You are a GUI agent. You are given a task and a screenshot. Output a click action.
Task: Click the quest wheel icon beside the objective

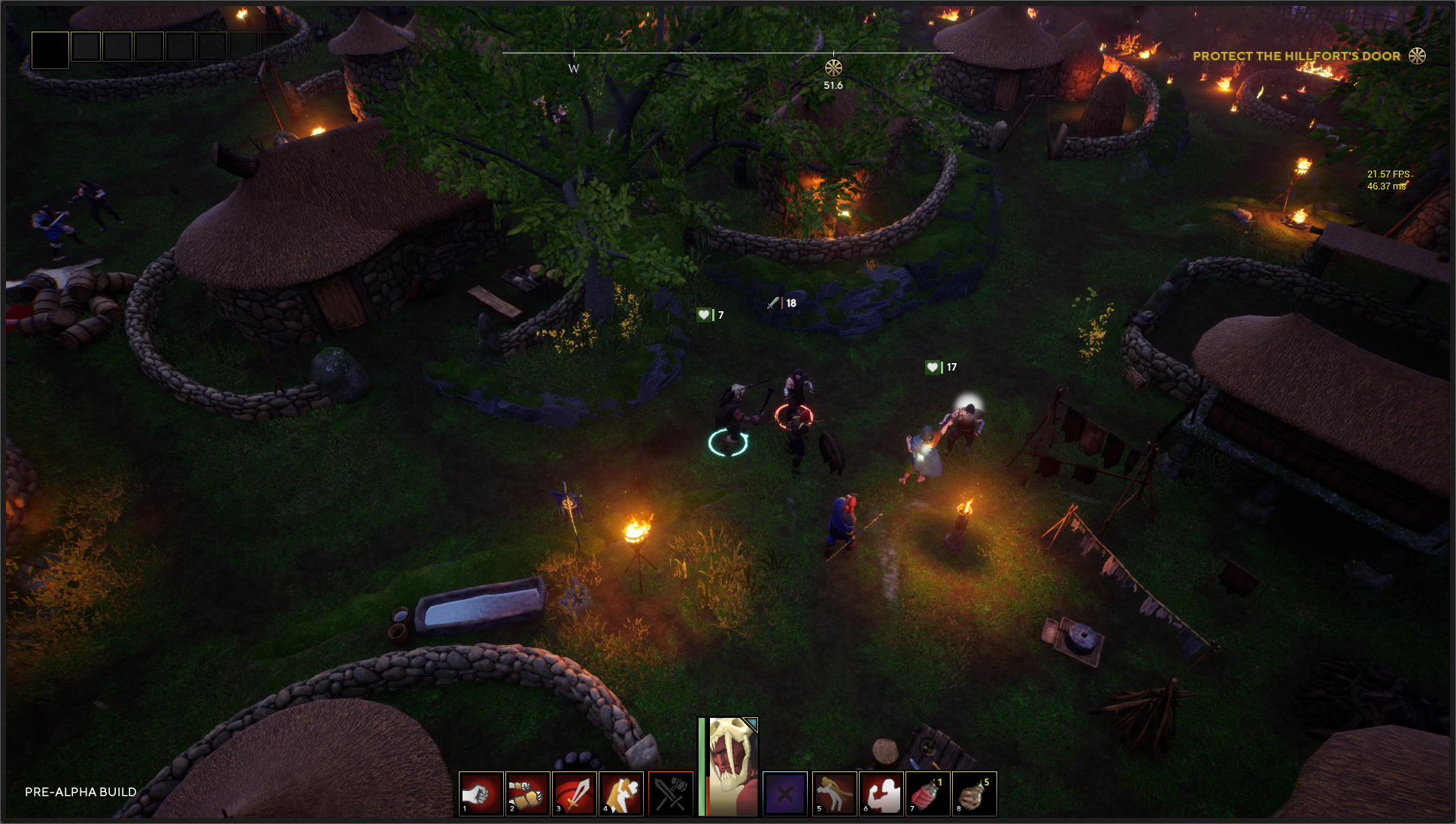click(1418, 56)
